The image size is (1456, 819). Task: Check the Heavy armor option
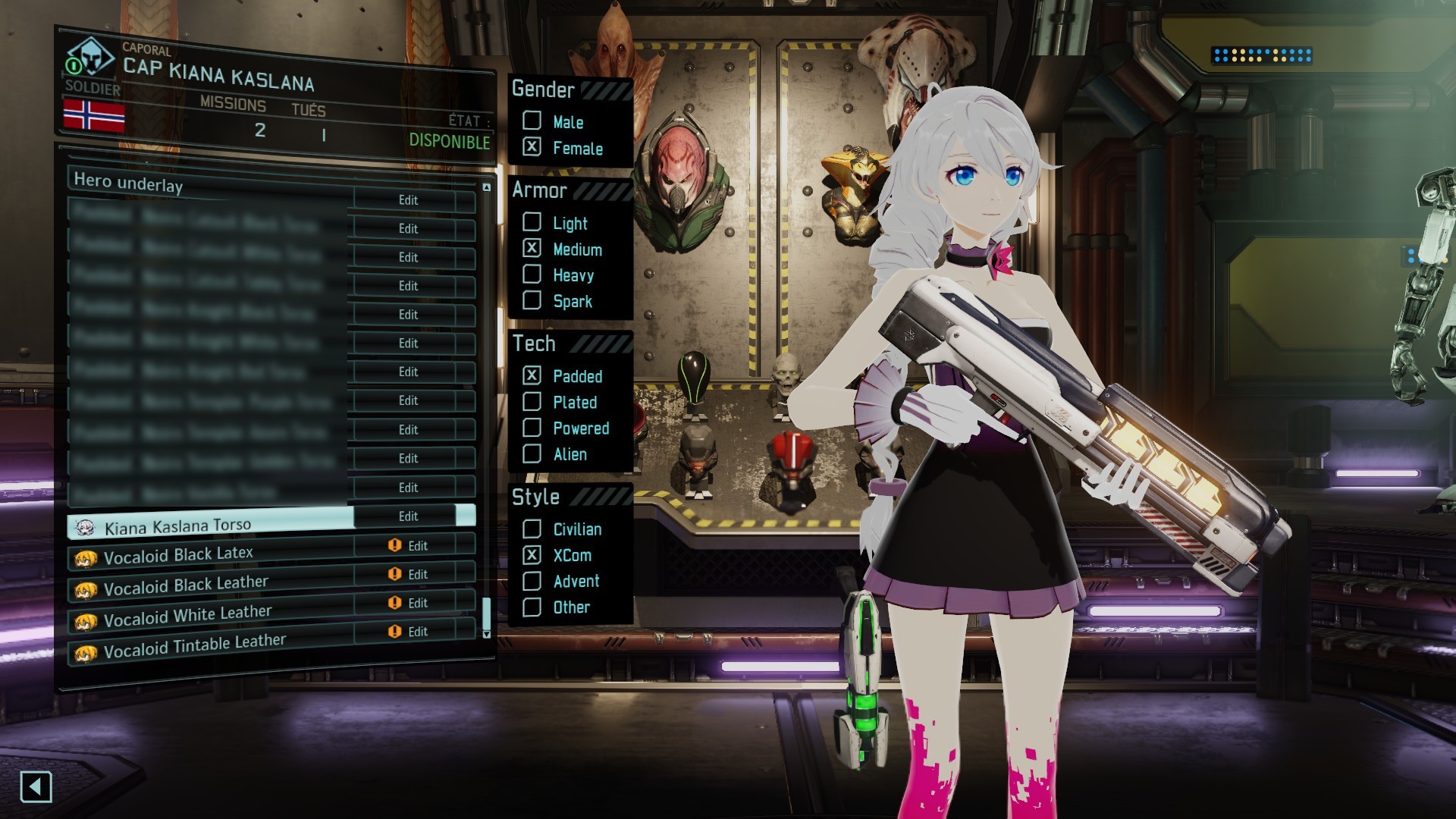532,275
